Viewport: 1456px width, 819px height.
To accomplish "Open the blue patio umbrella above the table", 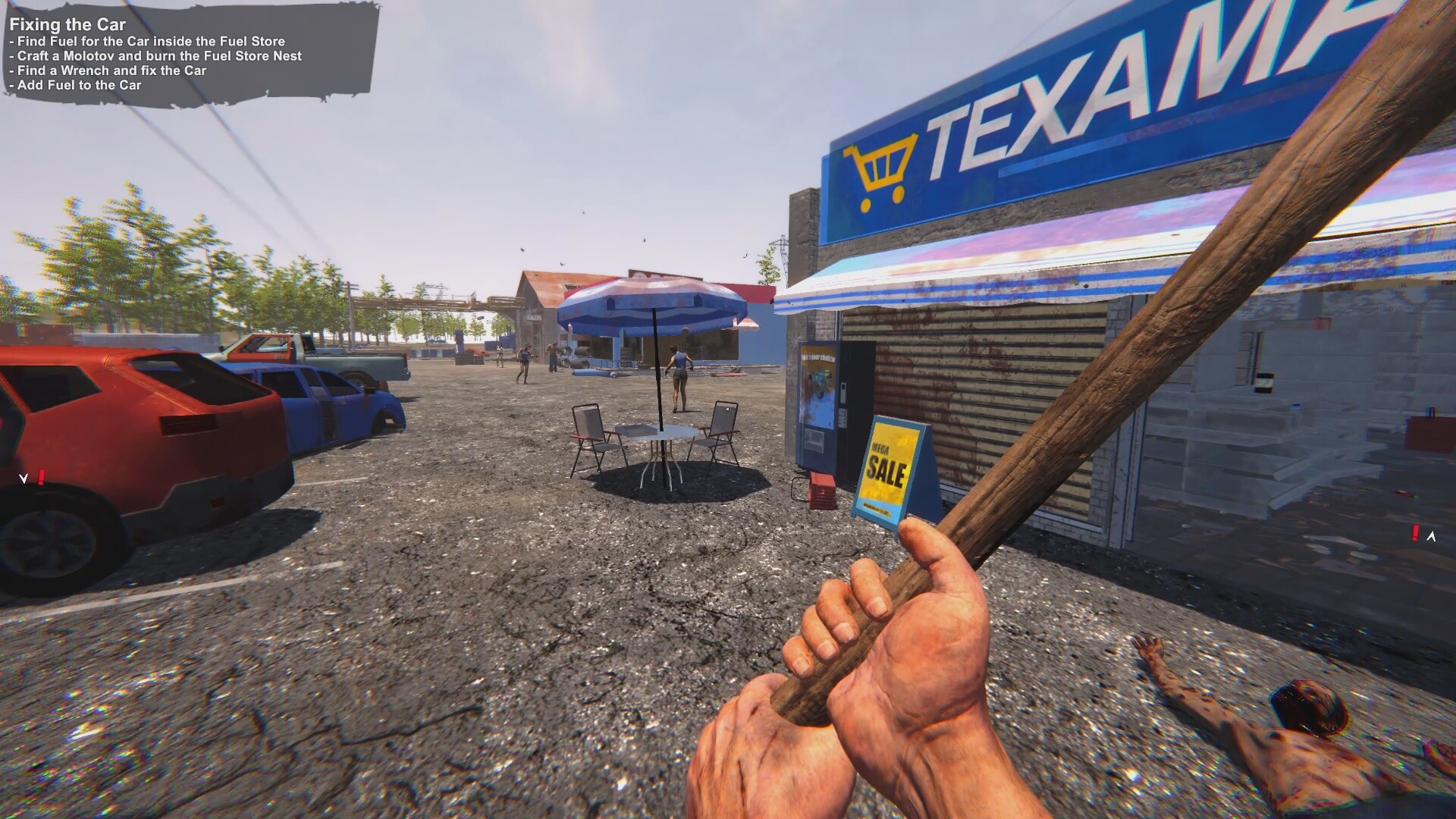I will [652, 303].
